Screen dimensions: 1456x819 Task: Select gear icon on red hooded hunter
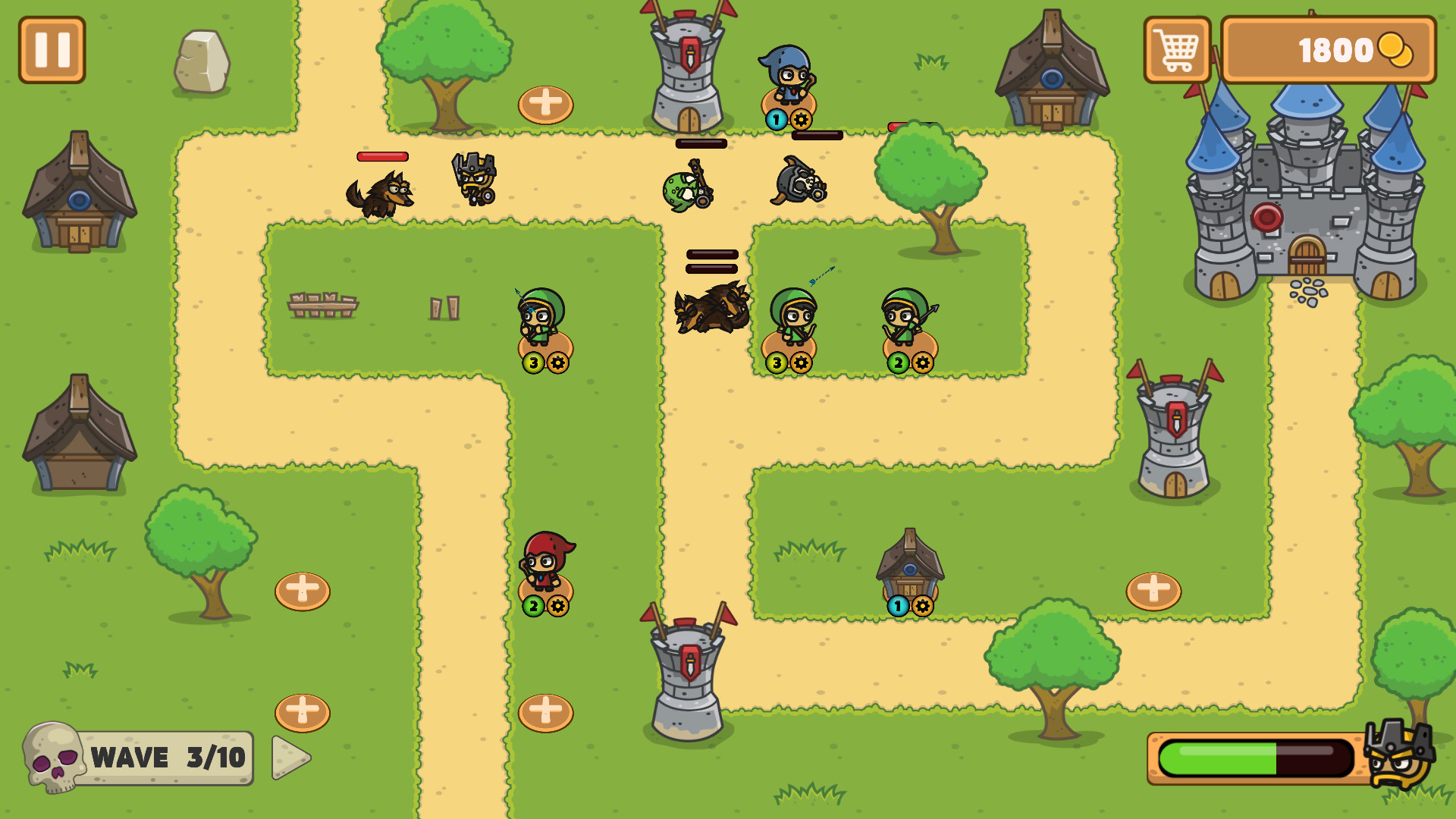559,607
